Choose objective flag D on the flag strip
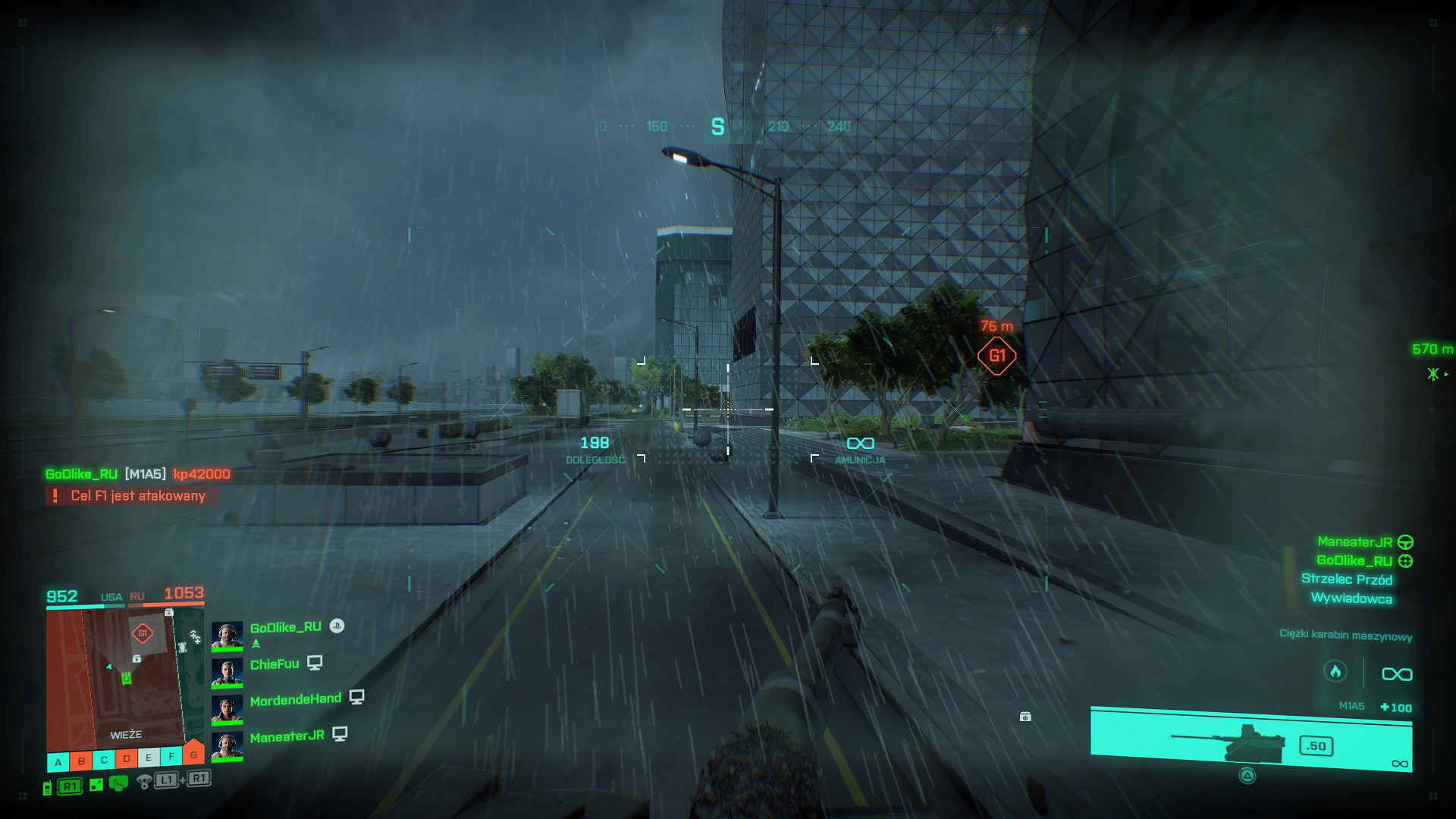The height and width of the screenshot is (819, 1456). [127, 758]
